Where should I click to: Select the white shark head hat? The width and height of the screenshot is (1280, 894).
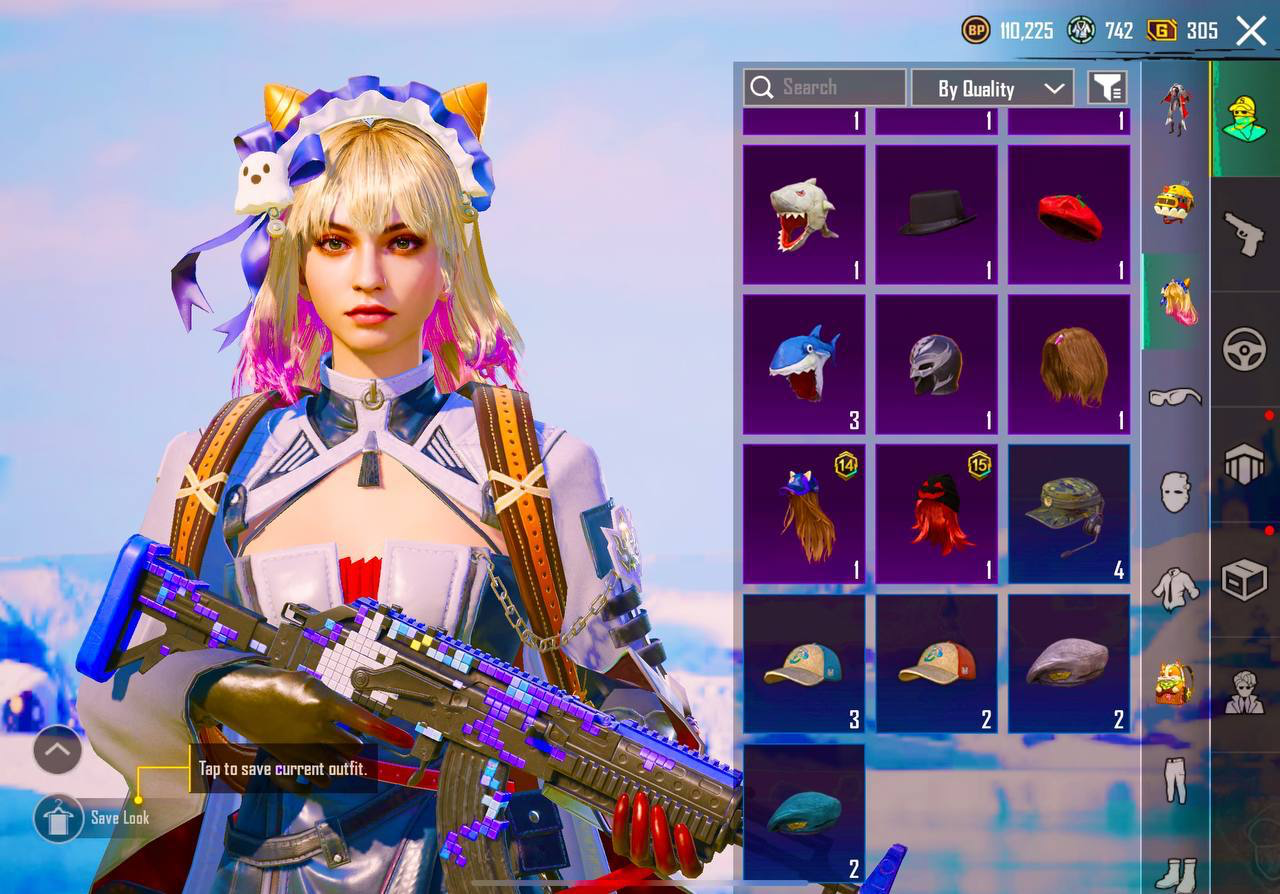pos(803,214)
